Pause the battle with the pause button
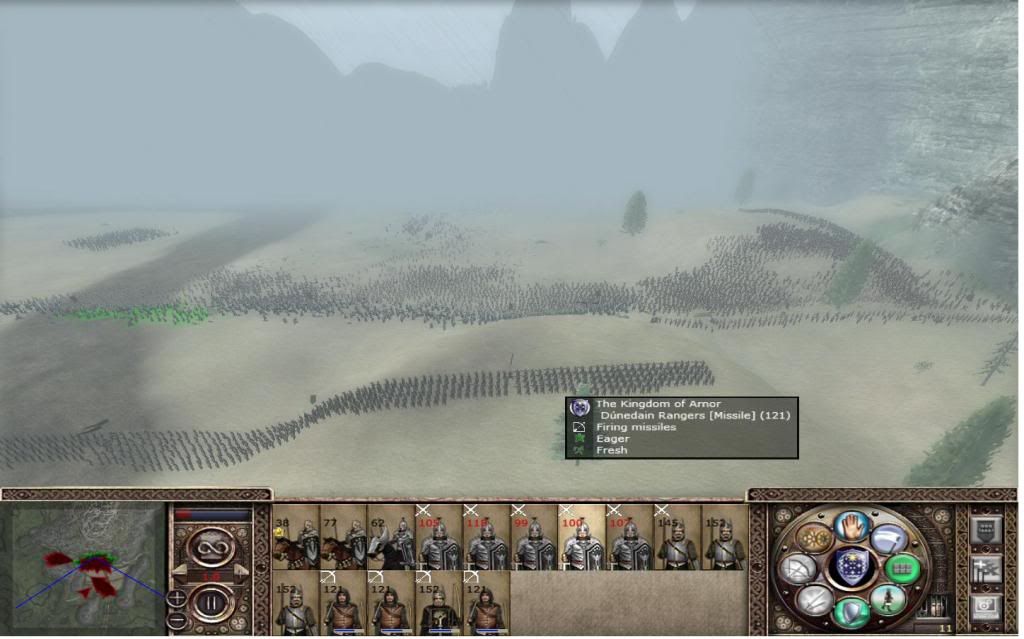The image size is (1024, 639). pyautogui.click(x=212, y=604)
